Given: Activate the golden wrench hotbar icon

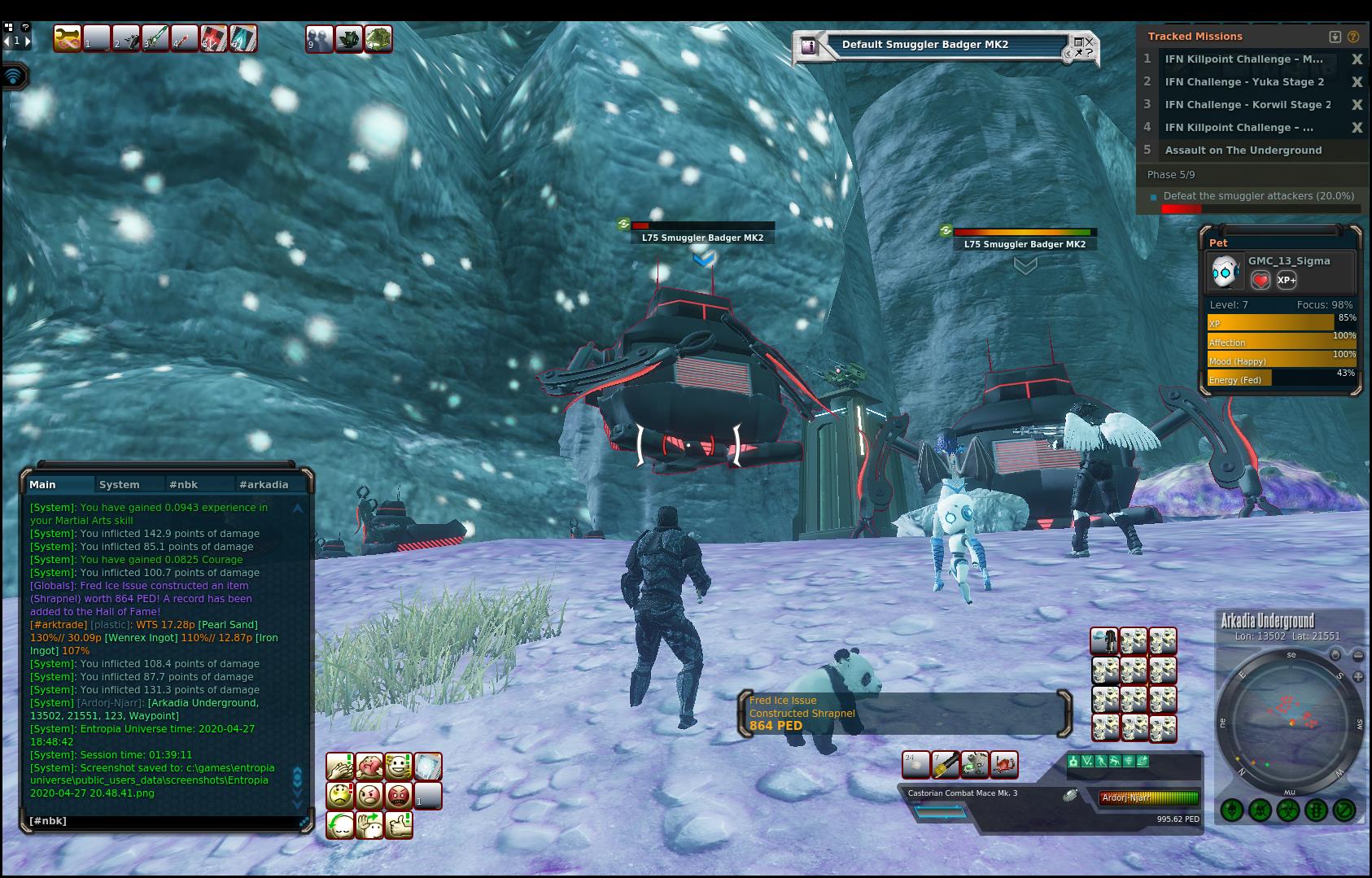Looking at the screenshot, I should pyautogui.click(x=67, y=38).
